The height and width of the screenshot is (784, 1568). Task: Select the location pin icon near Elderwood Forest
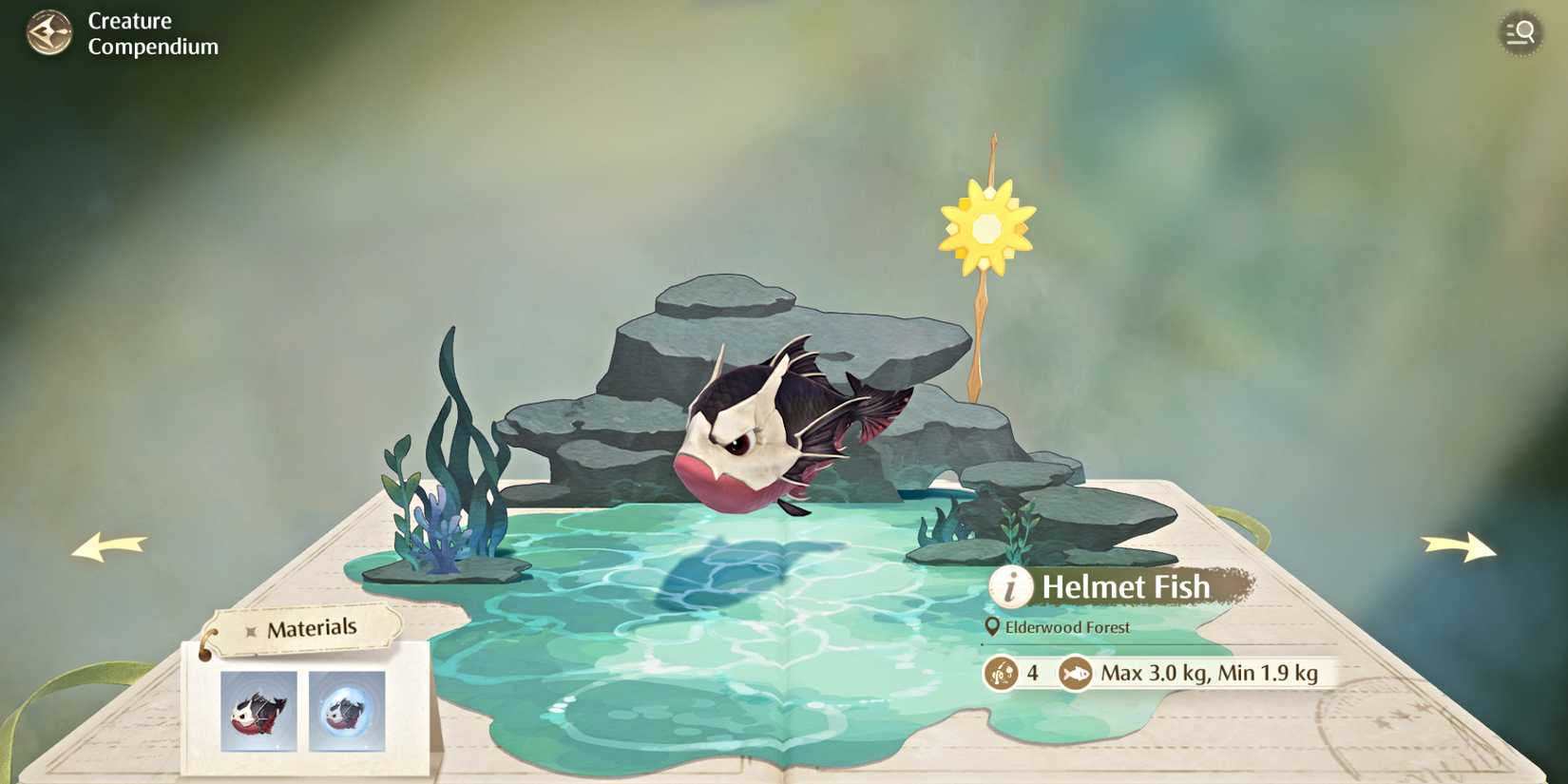point(991,627)
